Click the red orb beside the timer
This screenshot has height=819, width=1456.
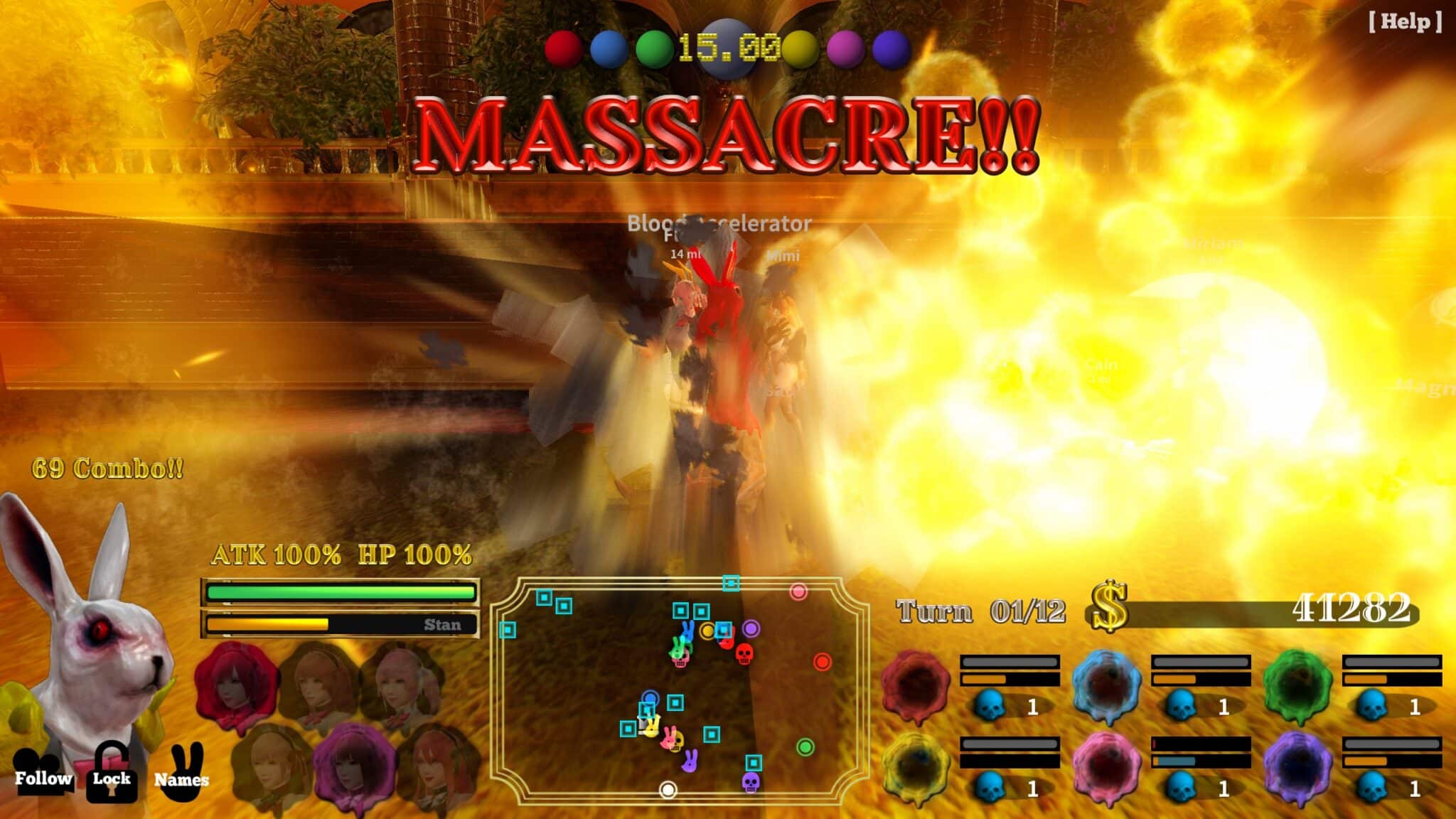(563, 48)
